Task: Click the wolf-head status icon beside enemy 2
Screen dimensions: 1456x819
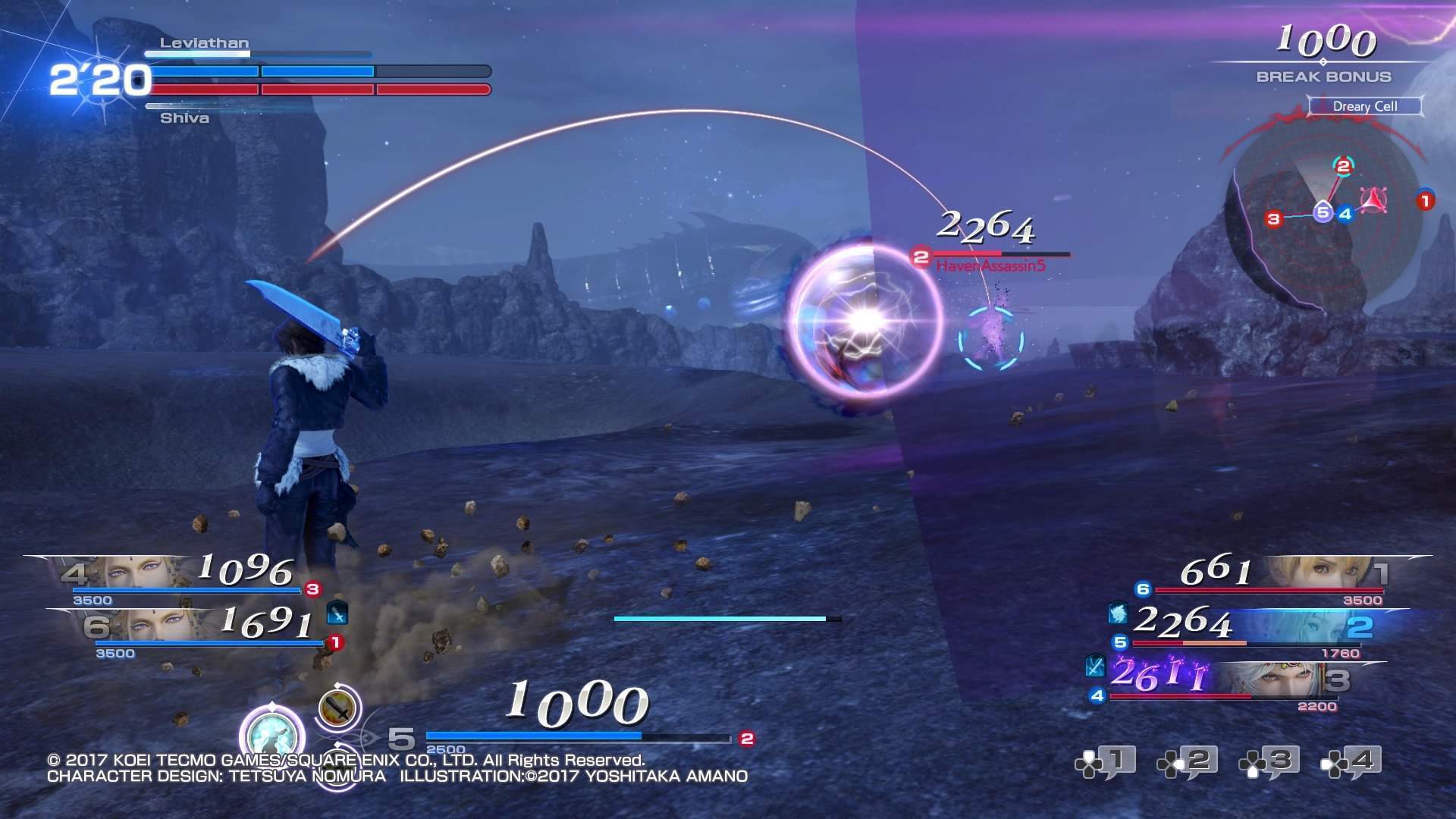Action: [x=1118, y=613]
